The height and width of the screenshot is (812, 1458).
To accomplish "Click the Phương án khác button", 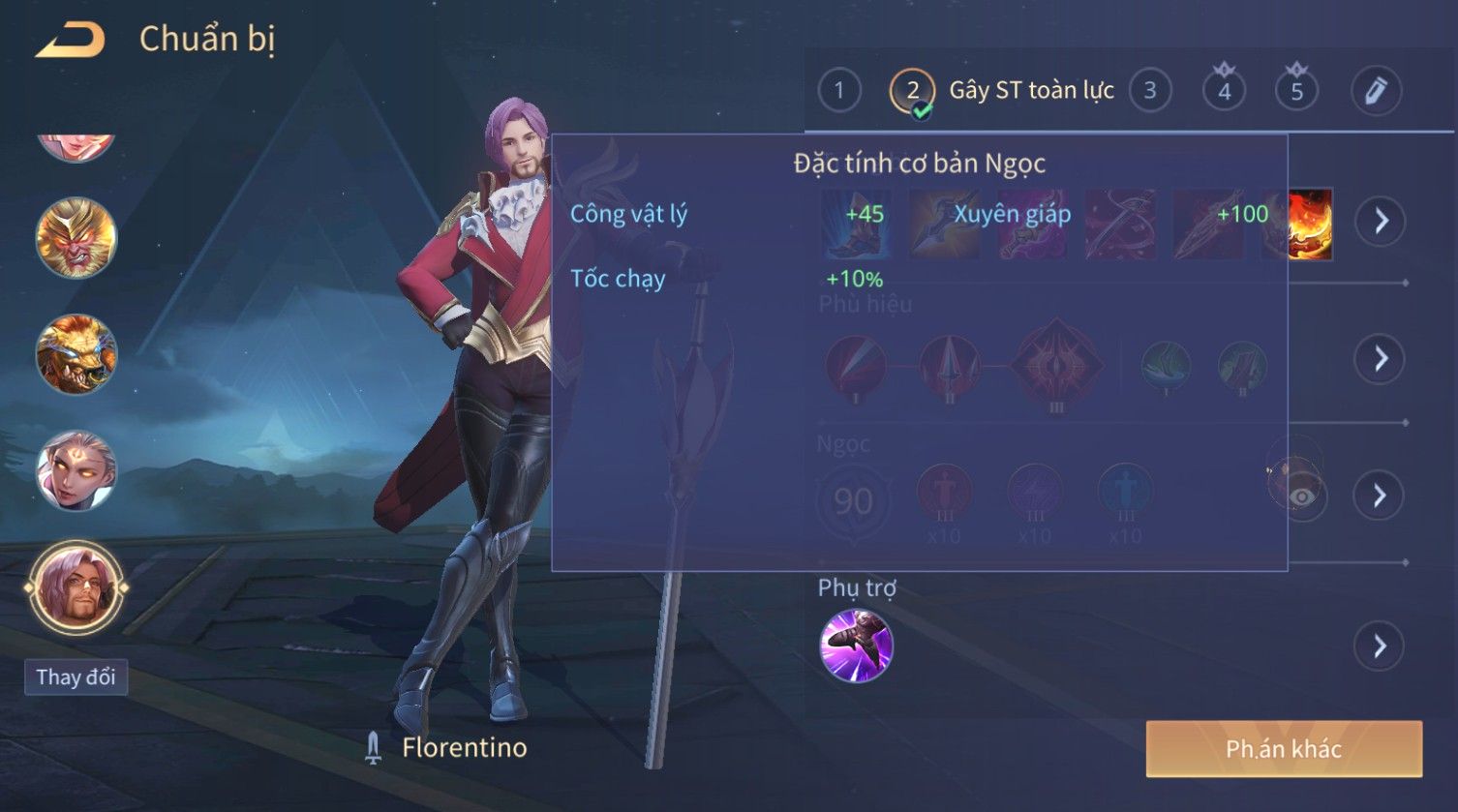I will coord(1283,749).
